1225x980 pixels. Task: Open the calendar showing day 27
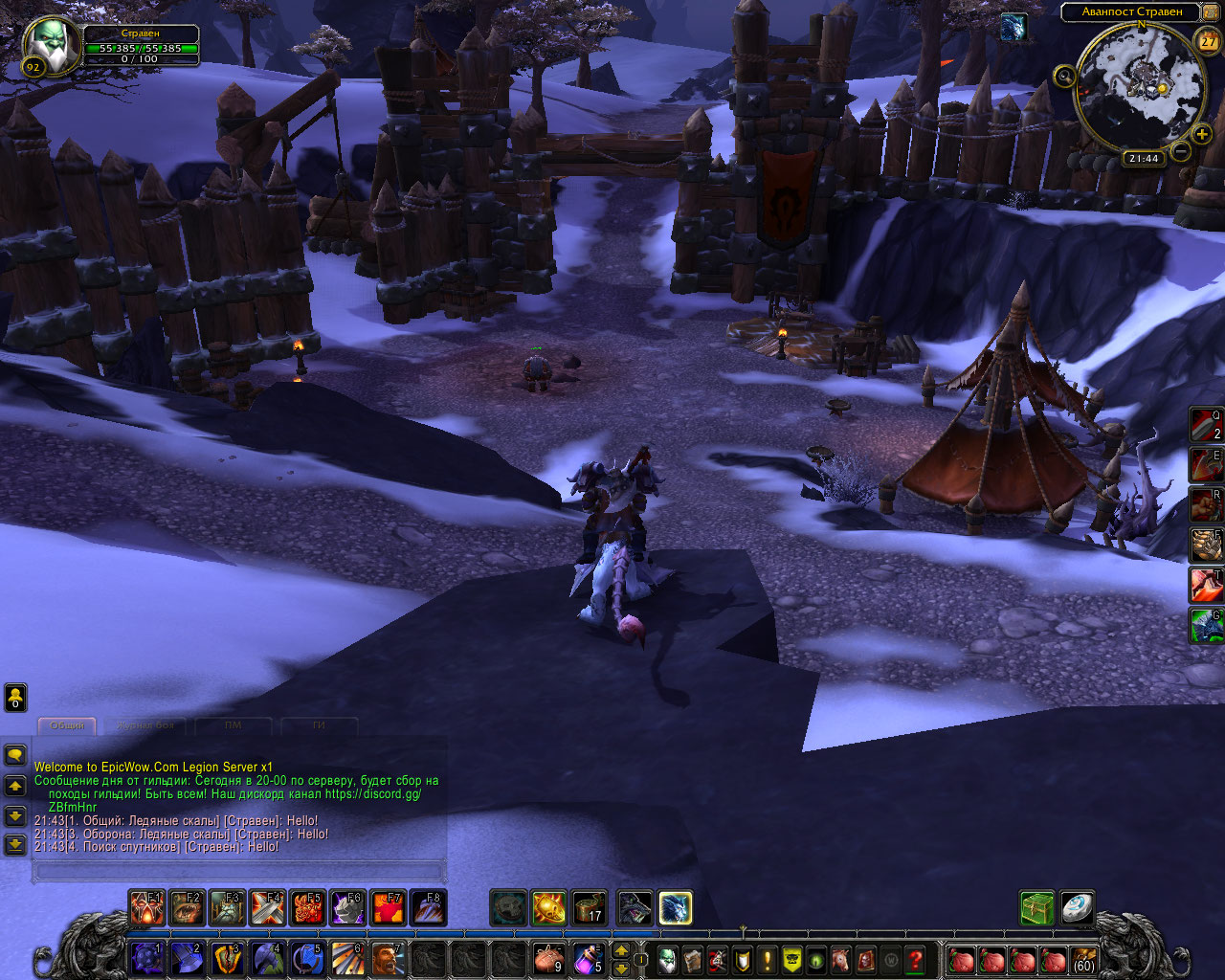(1208, 41)
